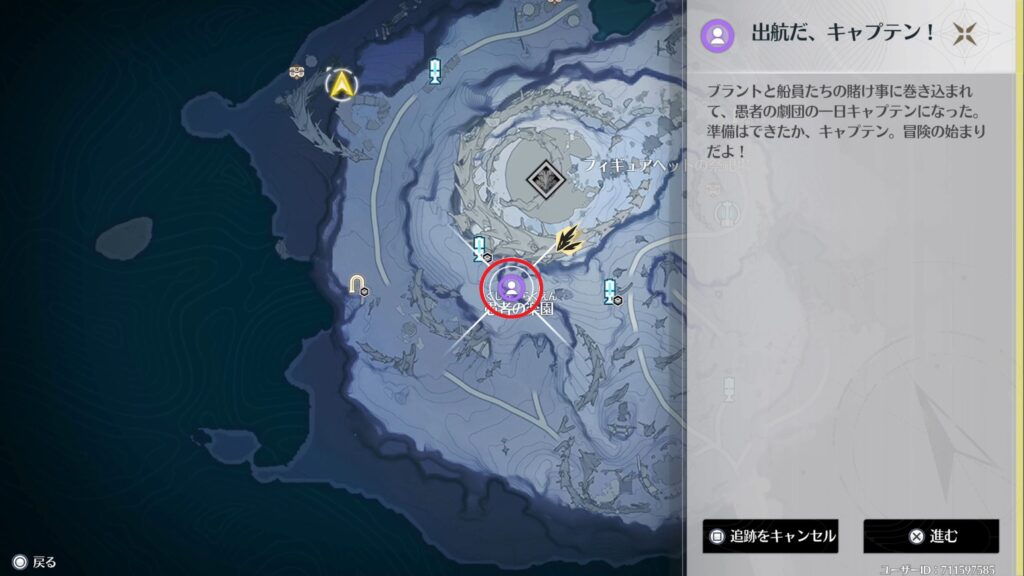Select the purple quest marker circled in red
This screenshot has width=1024, height=576.
tap(511, 287)
